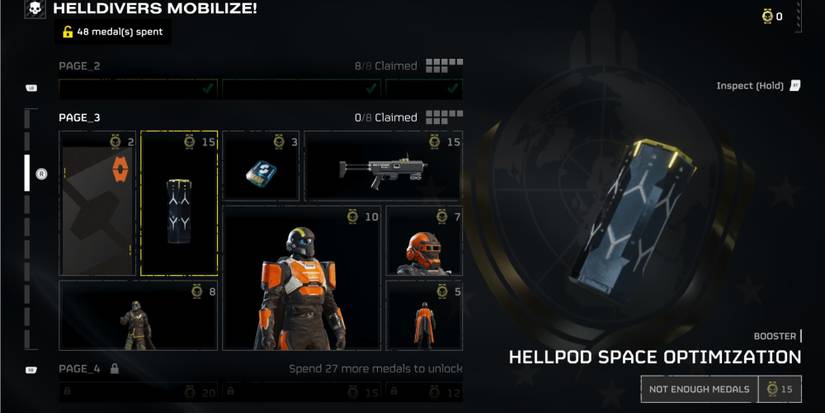Pick the 5-medal caped figure tile
Screen dimensions: 825x413
424,315
